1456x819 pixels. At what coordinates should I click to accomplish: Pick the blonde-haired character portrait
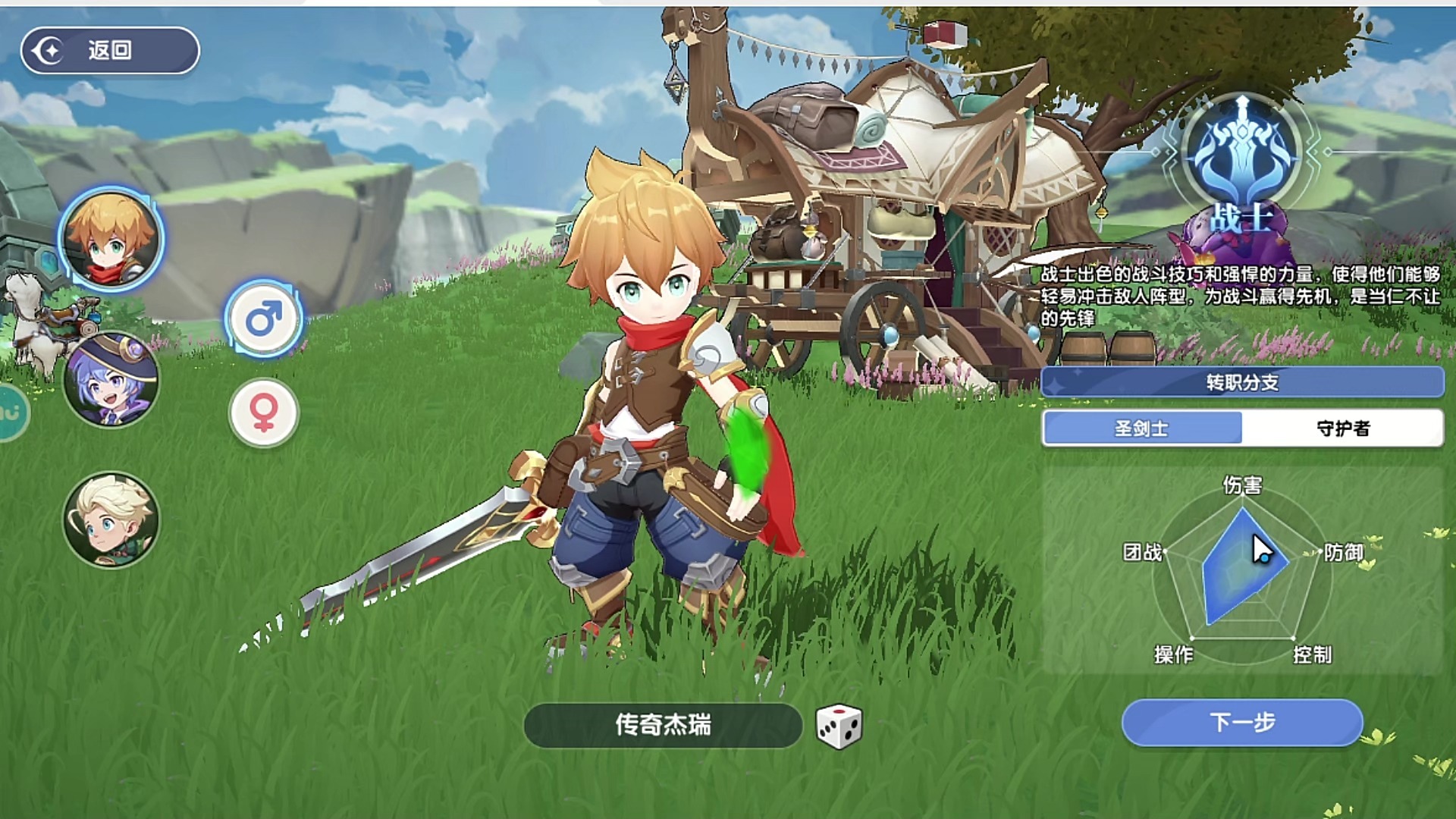click(111, 519)
